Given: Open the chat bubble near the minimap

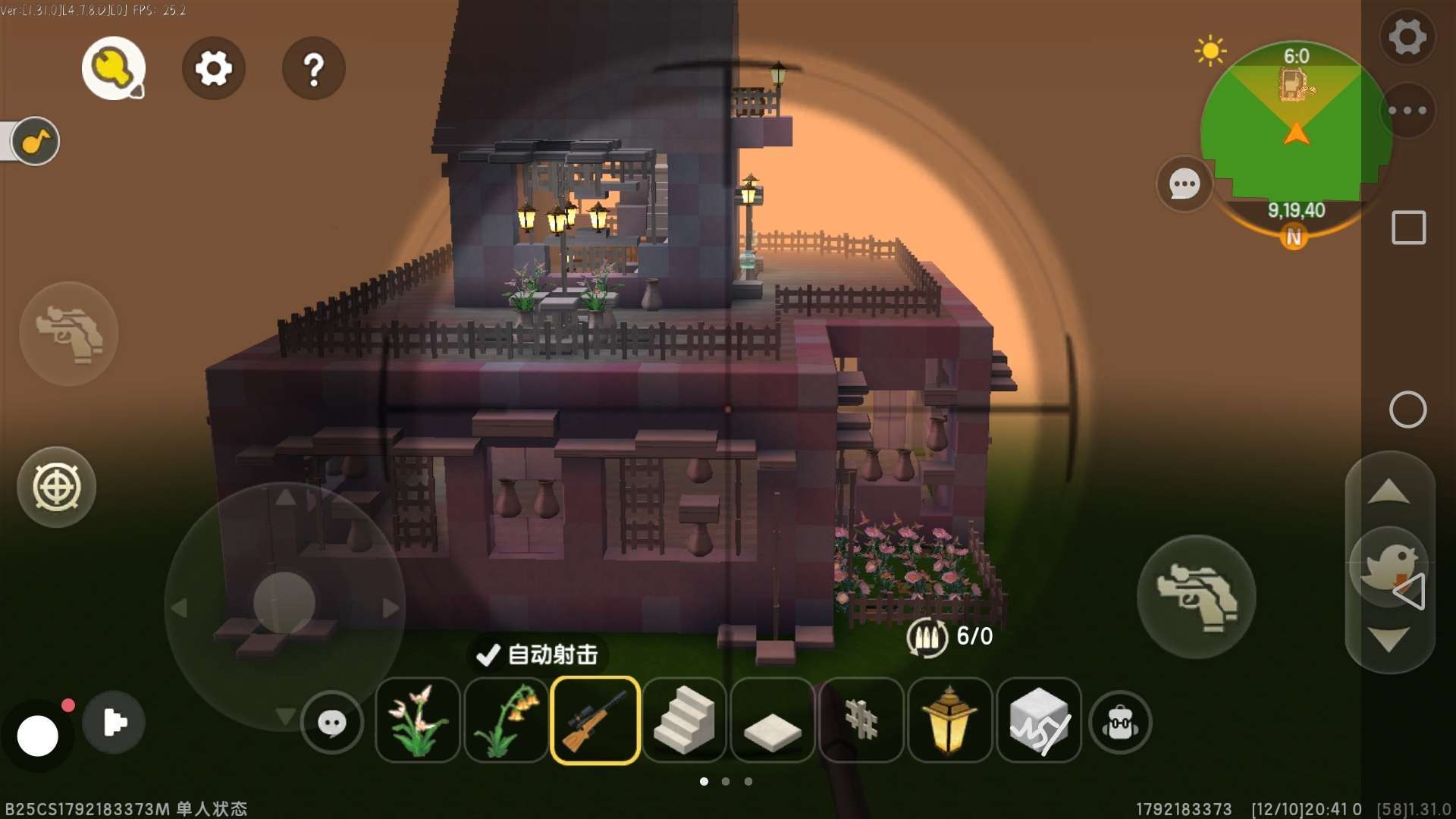Looking at the screenshot, I should (1185, 184).
